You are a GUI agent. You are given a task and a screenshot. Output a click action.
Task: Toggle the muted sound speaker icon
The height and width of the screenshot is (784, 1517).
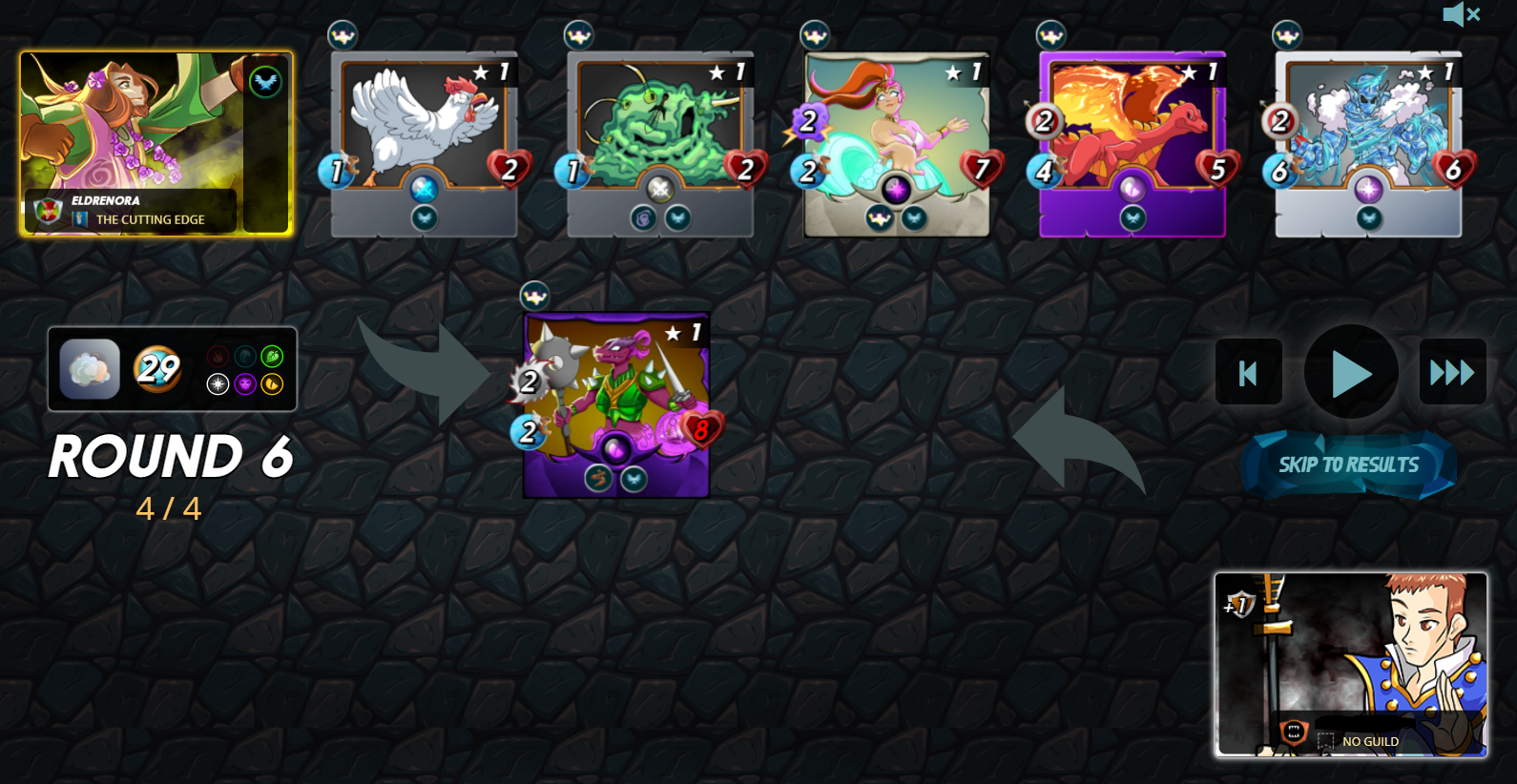click(1460, 14)
